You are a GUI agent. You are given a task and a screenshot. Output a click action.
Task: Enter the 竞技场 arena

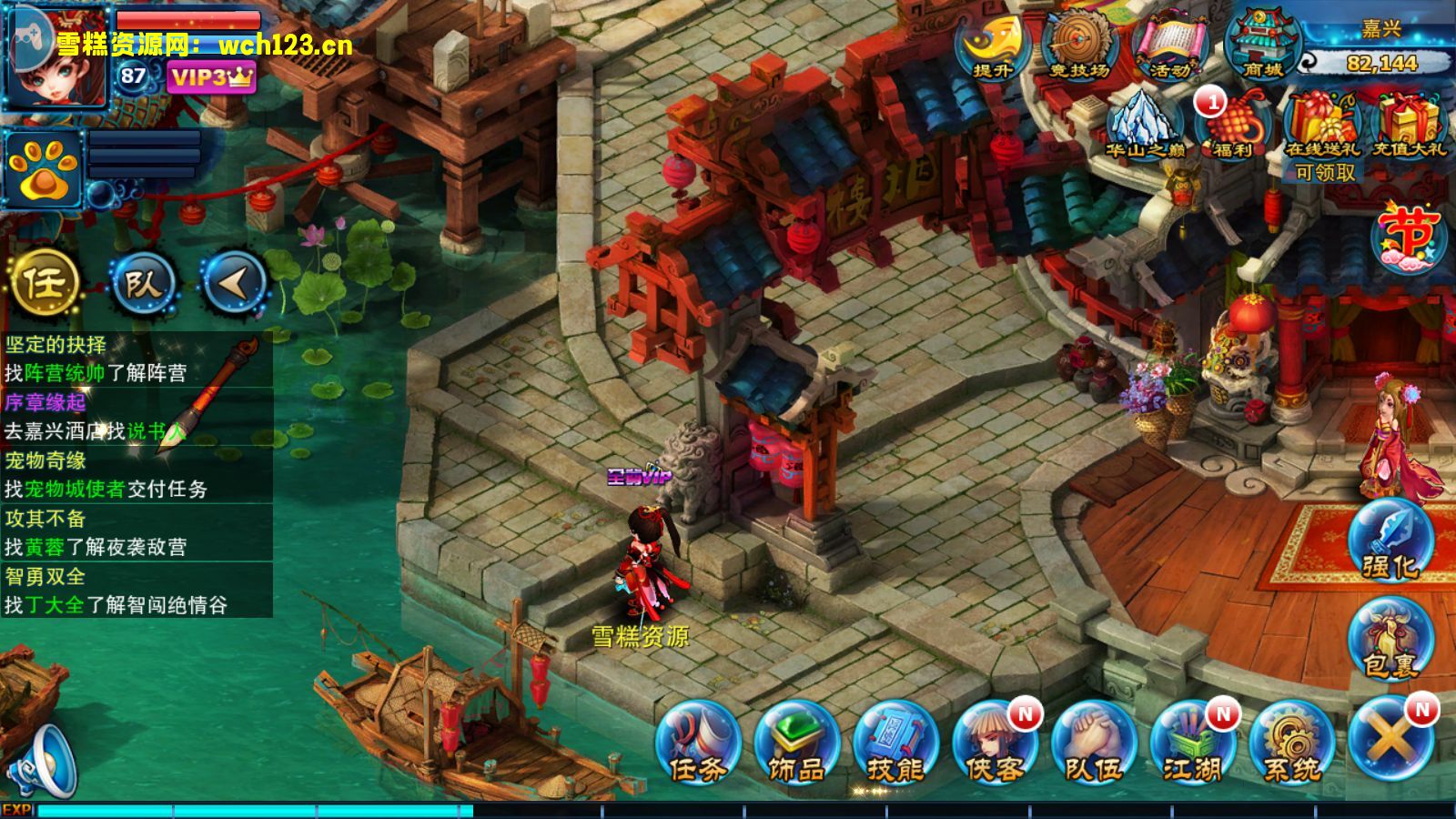[x=1079, y=45]
